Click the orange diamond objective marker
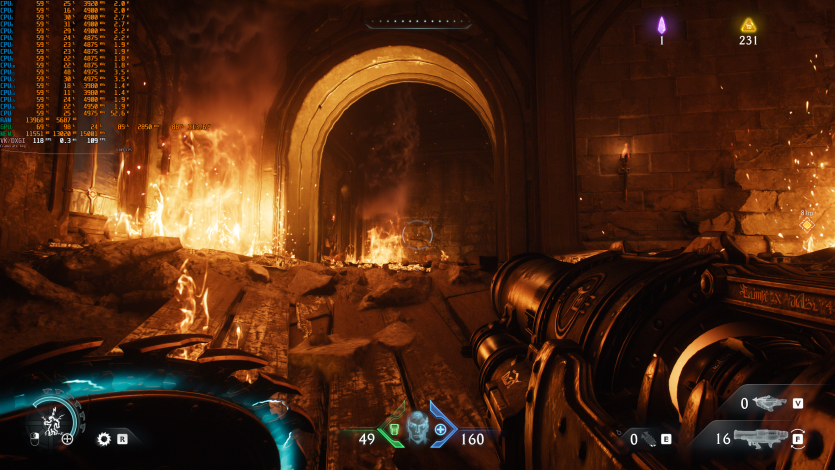The height and width of the screenshot is (470, 835). point(806,224)
